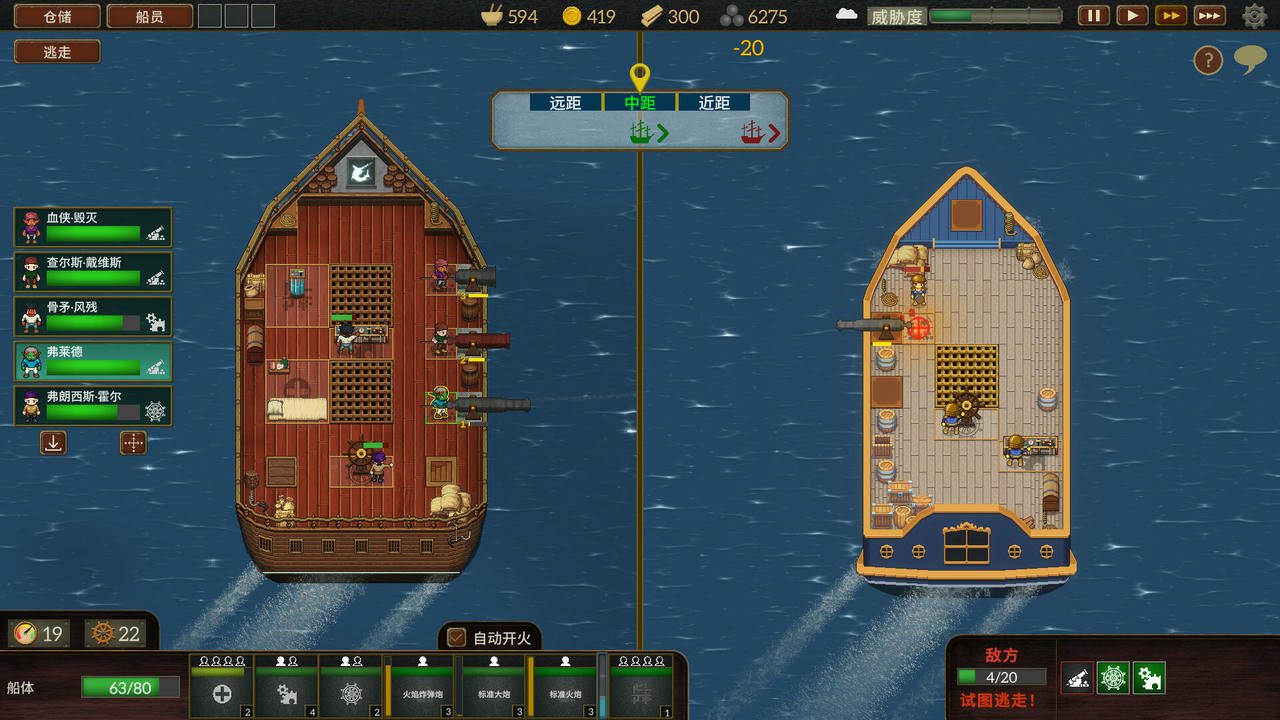
Task: Click the red arrow beside the enemy ship marker
Action: tap(775, 132)
